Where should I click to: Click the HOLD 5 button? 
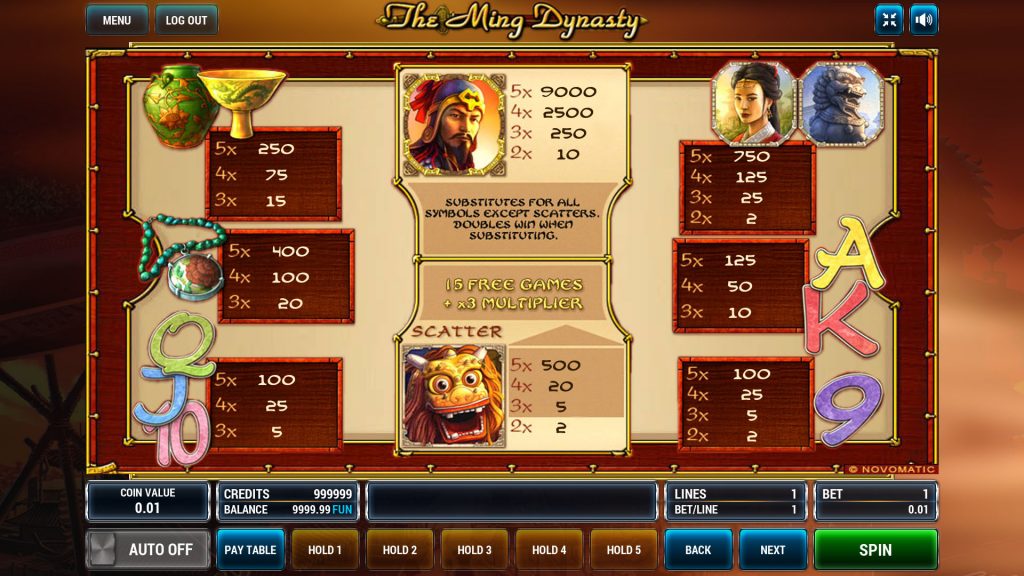point(624,550)
